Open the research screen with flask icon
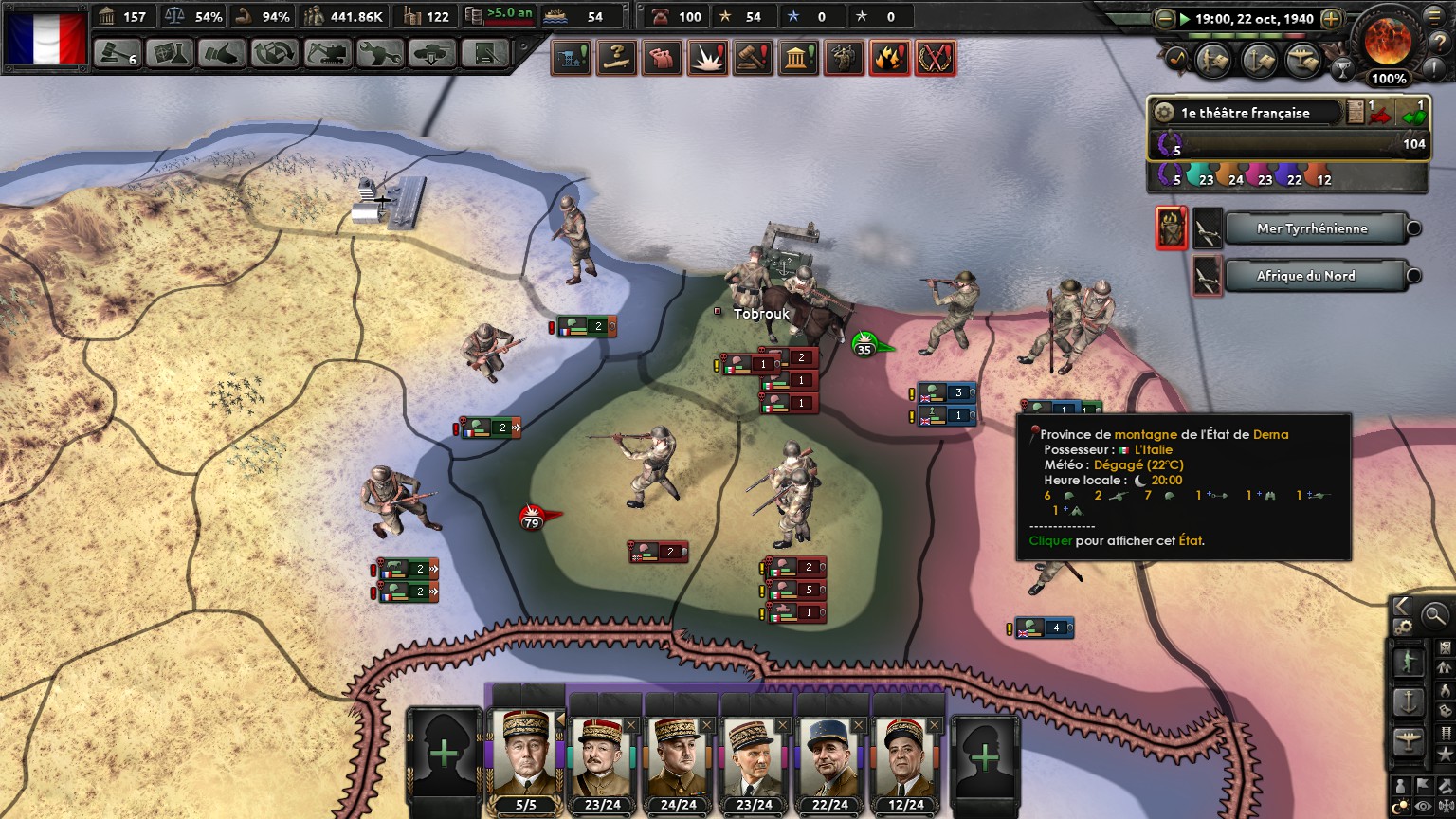1456x819 pixels. pos(170,53)
